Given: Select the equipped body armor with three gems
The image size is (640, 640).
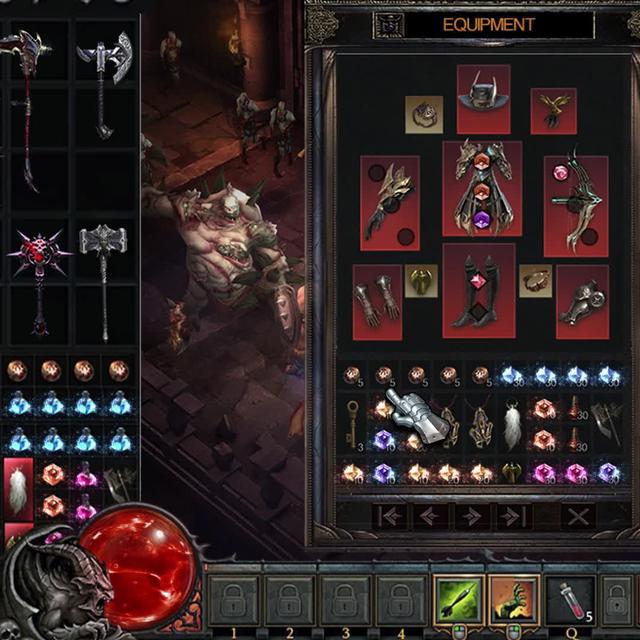Looking at the screenshot, I should pos(482,188).
